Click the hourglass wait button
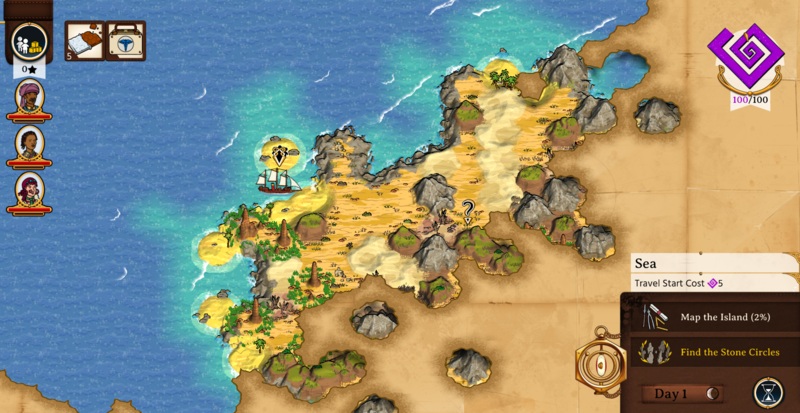 [x=768, y=392]
